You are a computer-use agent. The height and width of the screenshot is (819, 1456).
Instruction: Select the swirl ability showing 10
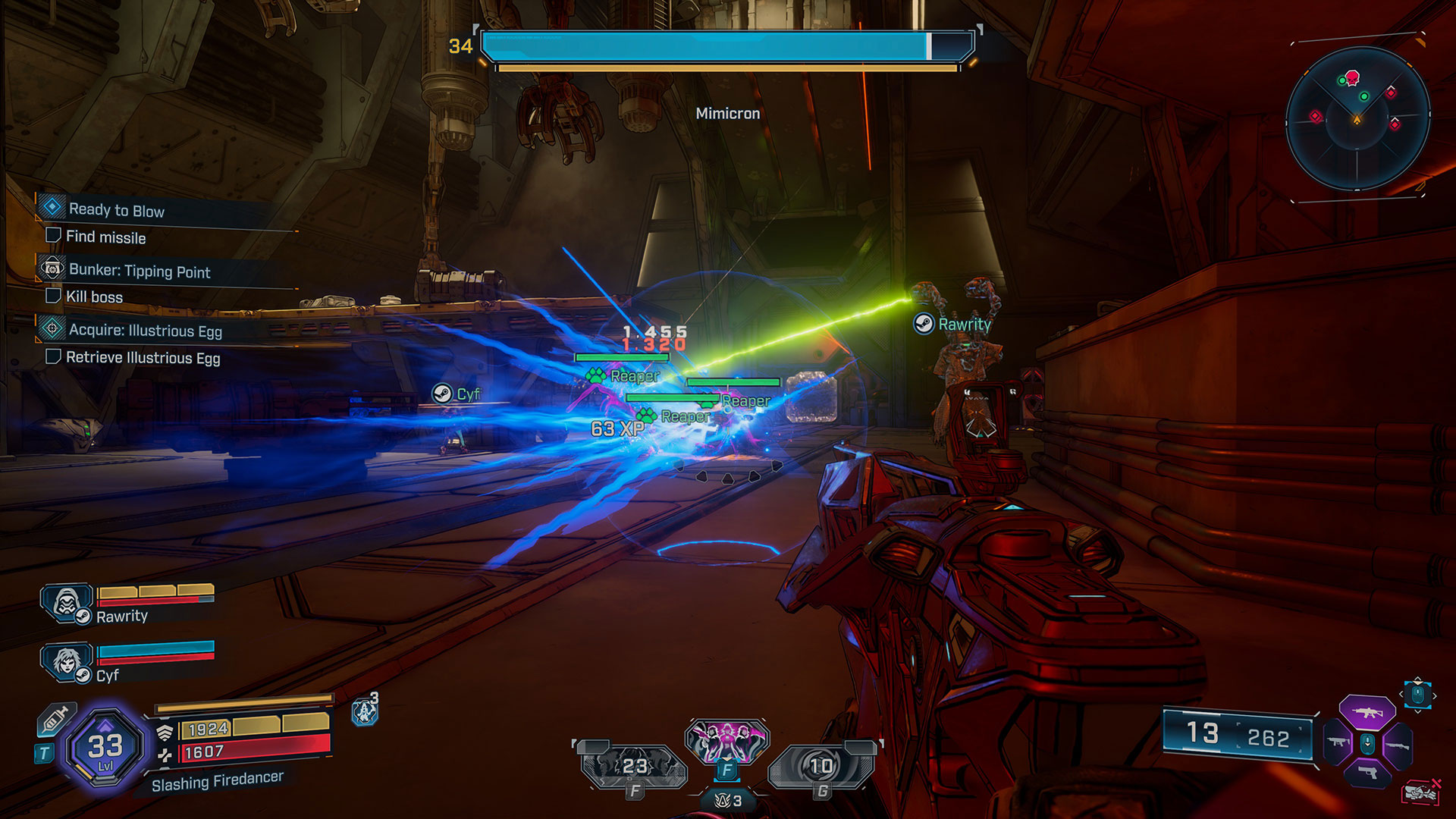point(821,766)
